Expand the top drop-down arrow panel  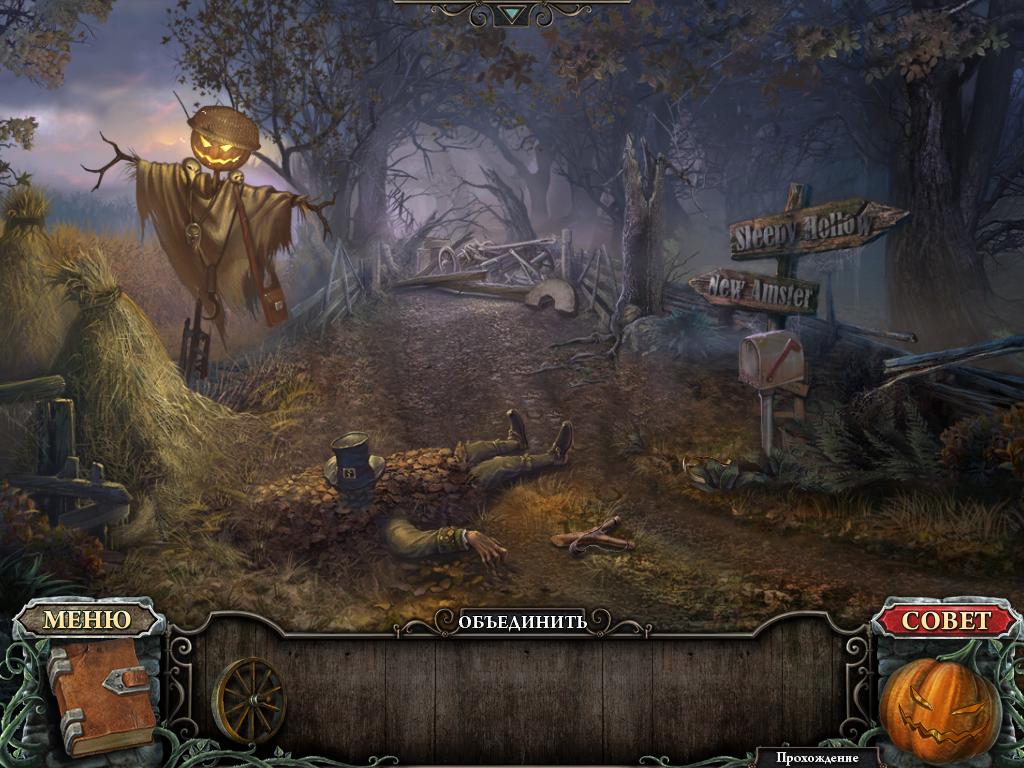[511, 13]
